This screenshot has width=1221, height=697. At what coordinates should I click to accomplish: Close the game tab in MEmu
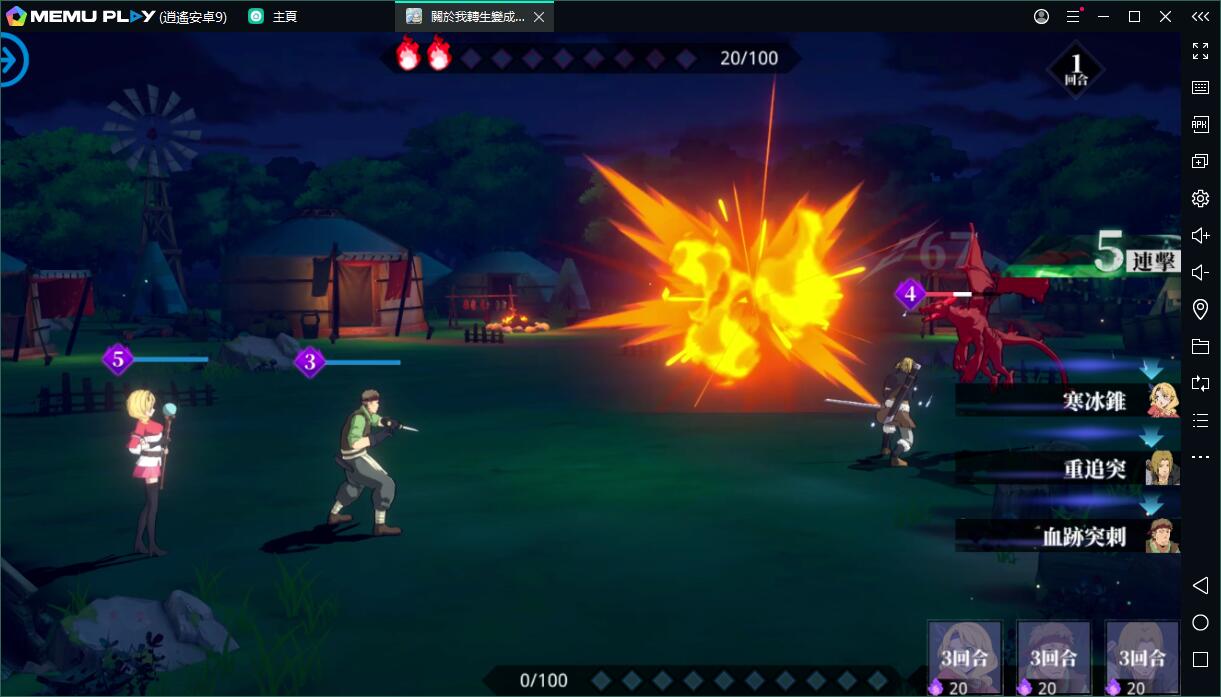[x=539, y=17]
